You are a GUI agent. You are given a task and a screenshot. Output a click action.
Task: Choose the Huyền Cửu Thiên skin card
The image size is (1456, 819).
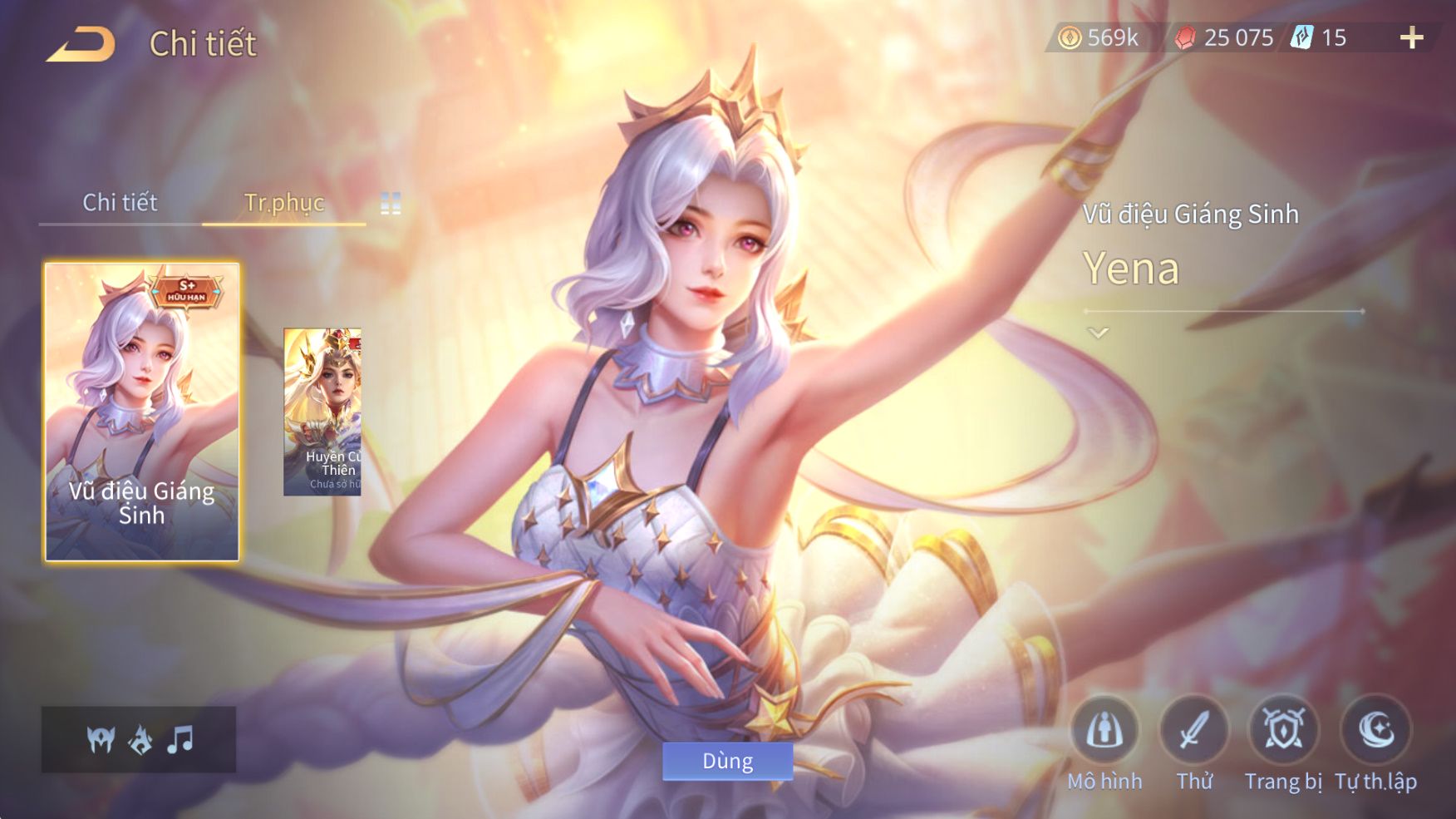pyautogui.click(x=322, y=412)
